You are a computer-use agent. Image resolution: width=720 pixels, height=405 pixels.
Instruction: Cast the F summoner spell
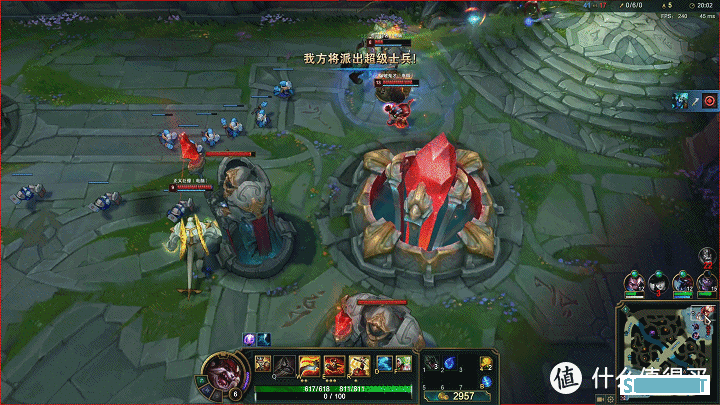point(403,363)
